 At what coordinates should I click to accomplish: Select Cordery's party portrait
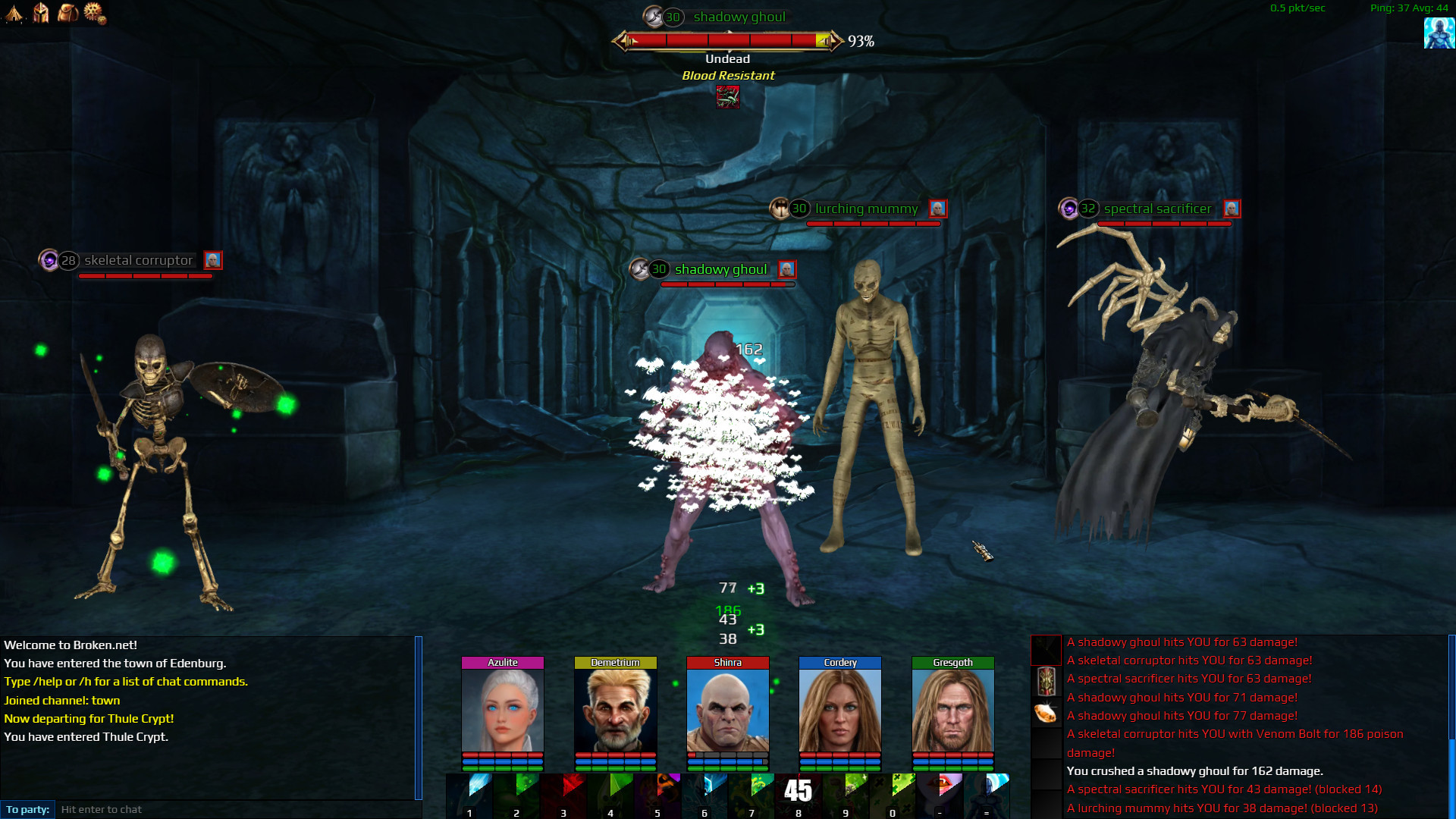coord(839,711)
